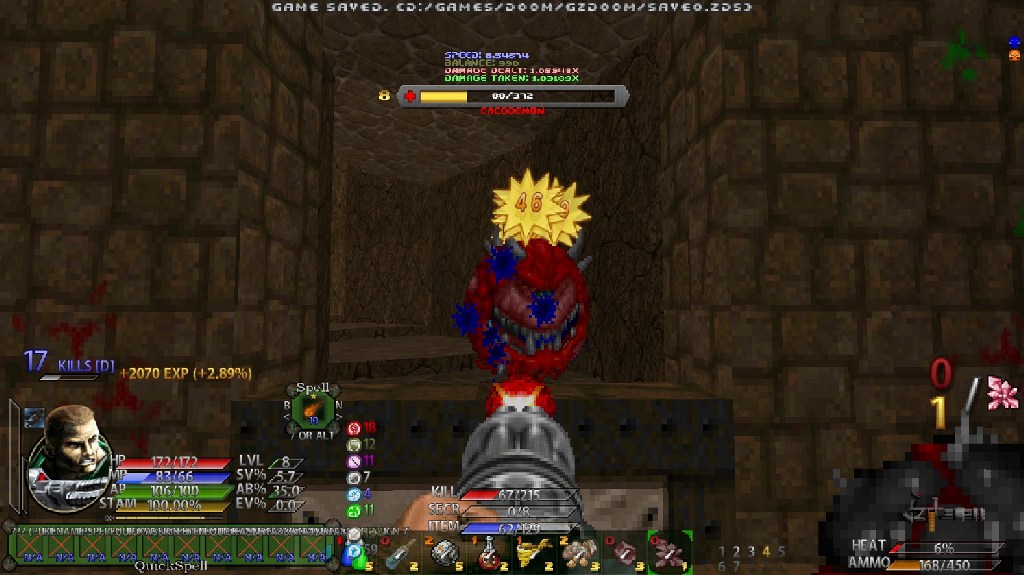Click the purple wand status icon
Image resolution: width=1024 pixels, height=575 pixels.
[353, 461]
